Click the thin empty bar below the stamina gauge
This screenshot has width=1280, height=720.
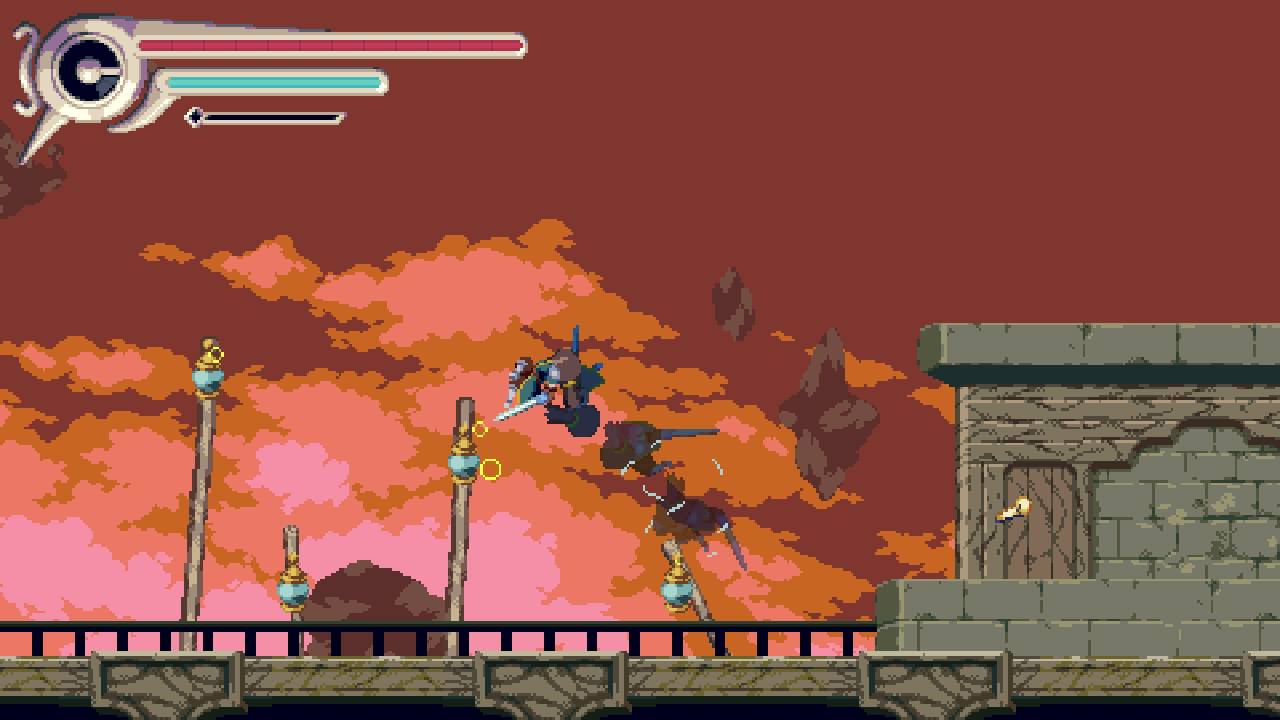270,117
